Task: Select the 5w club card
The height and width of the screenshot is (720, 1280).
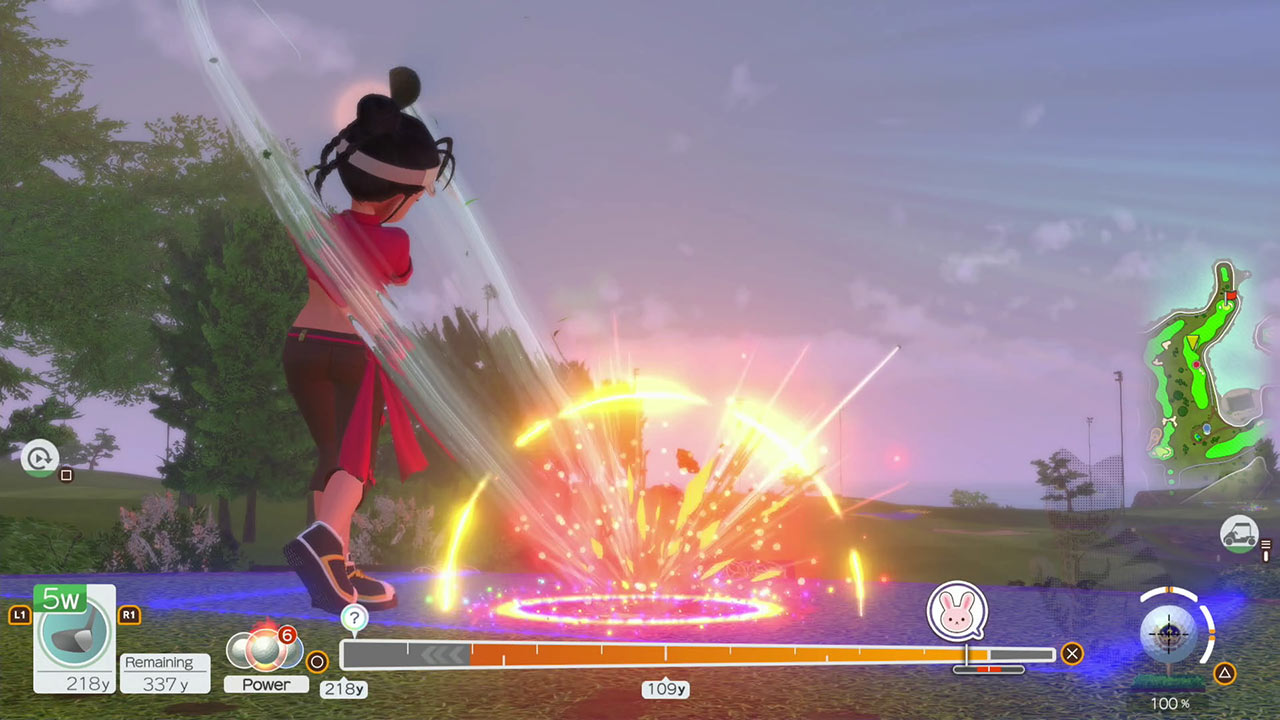Action: (x=74, y=638)
